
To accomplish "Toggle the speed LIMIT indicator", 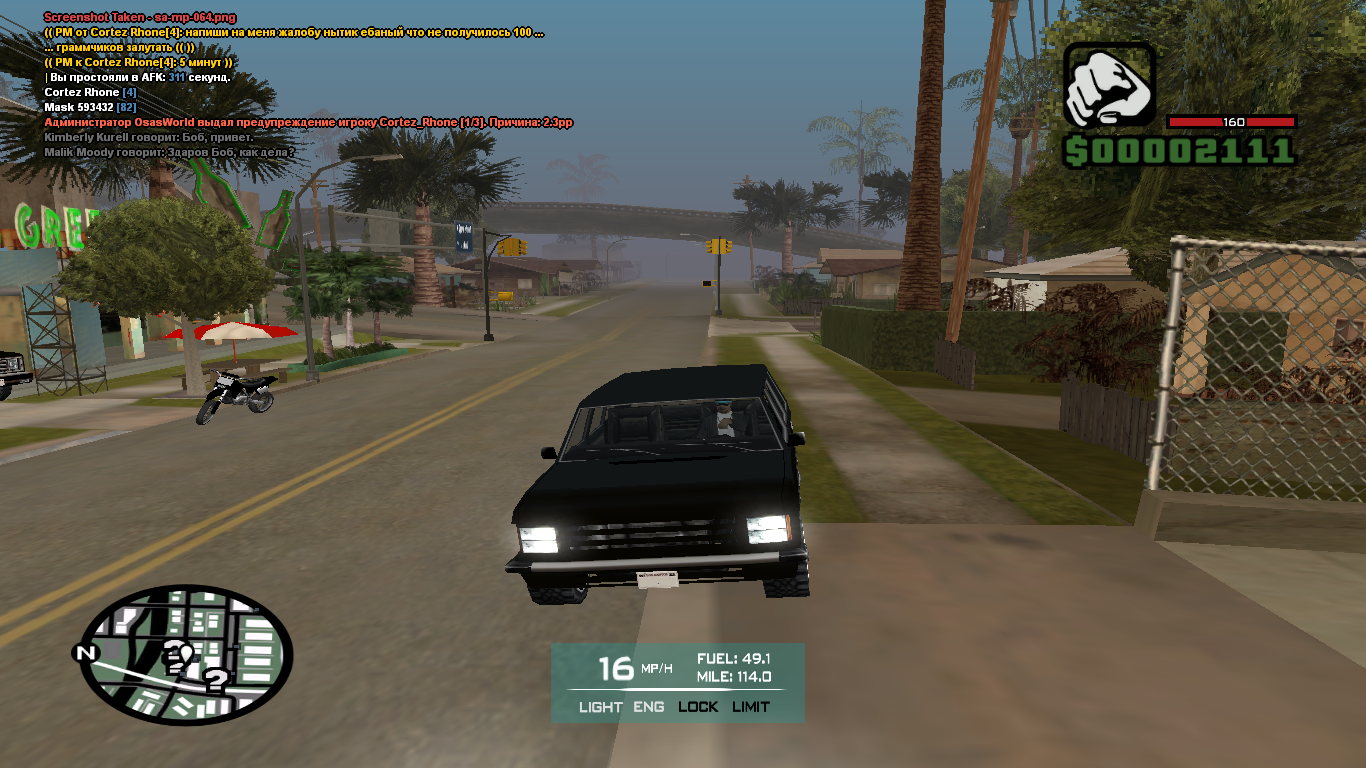I will (751, 707).
